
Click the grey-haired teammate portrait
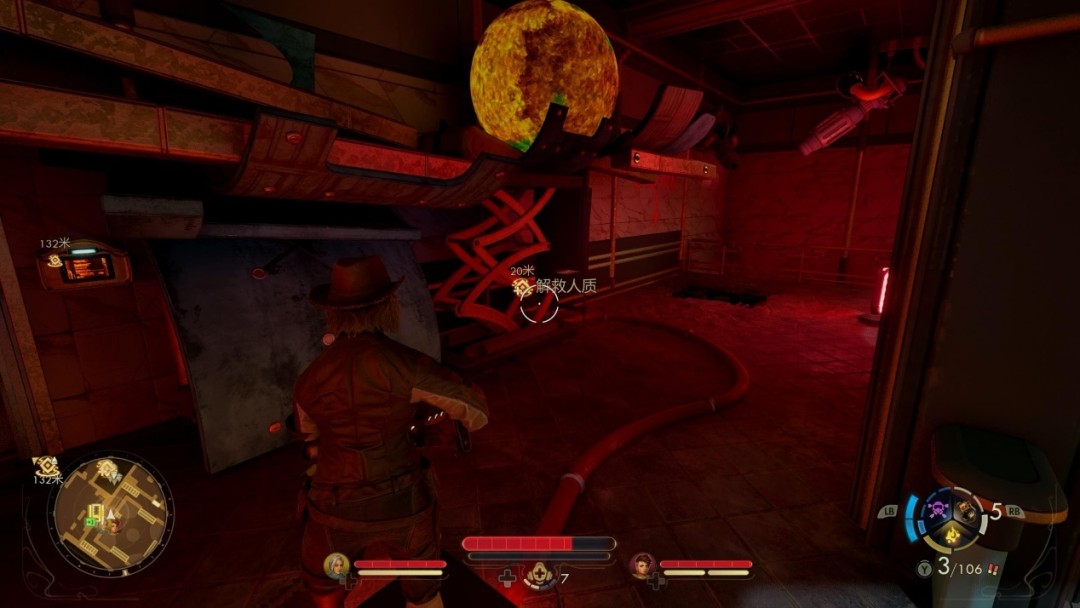pos(337,566)
